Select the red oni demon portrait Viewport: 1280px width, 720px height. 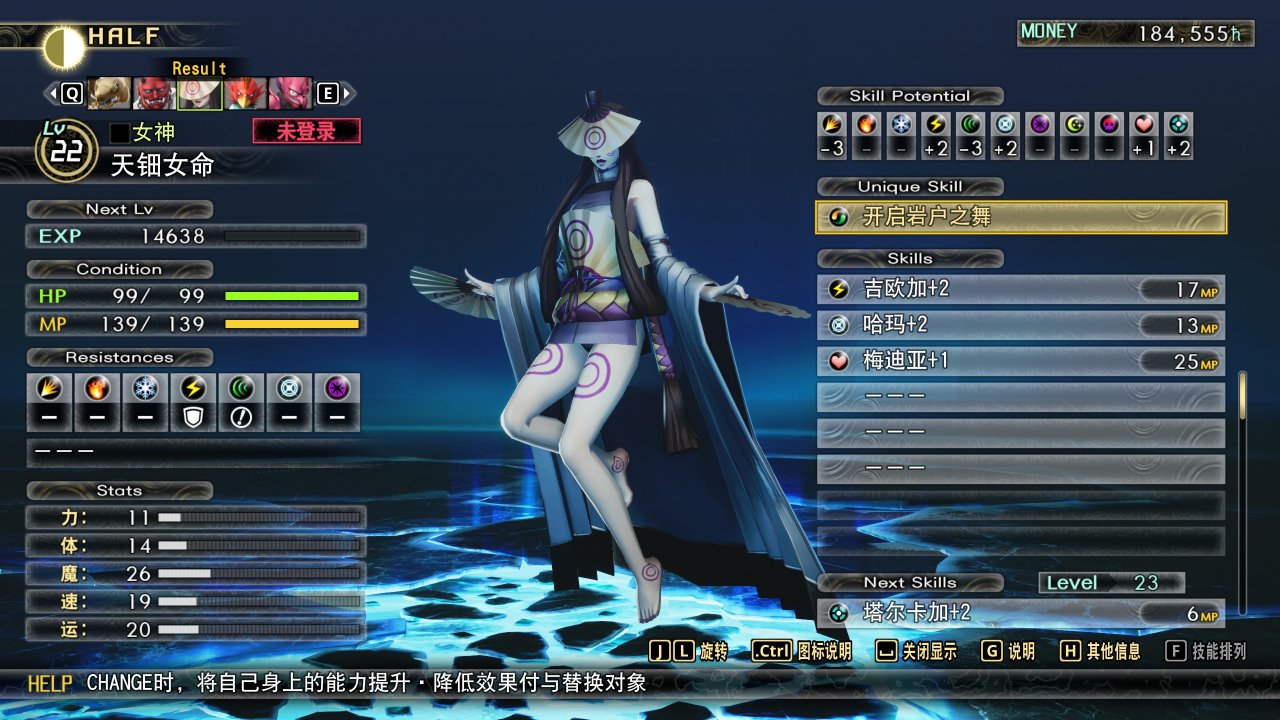point(154,94)
